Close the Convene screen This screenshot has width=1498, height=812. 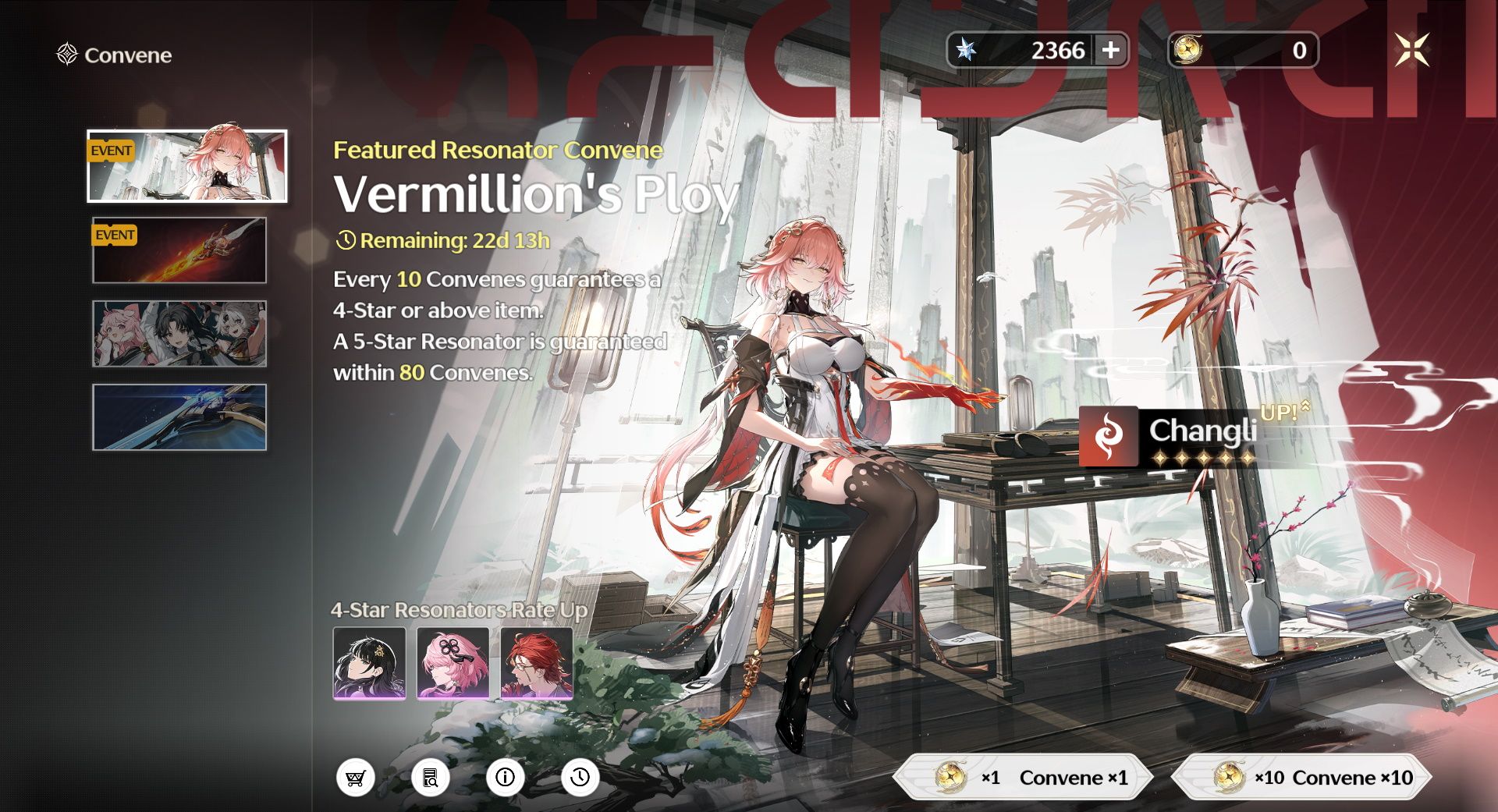pos(1411,51)
